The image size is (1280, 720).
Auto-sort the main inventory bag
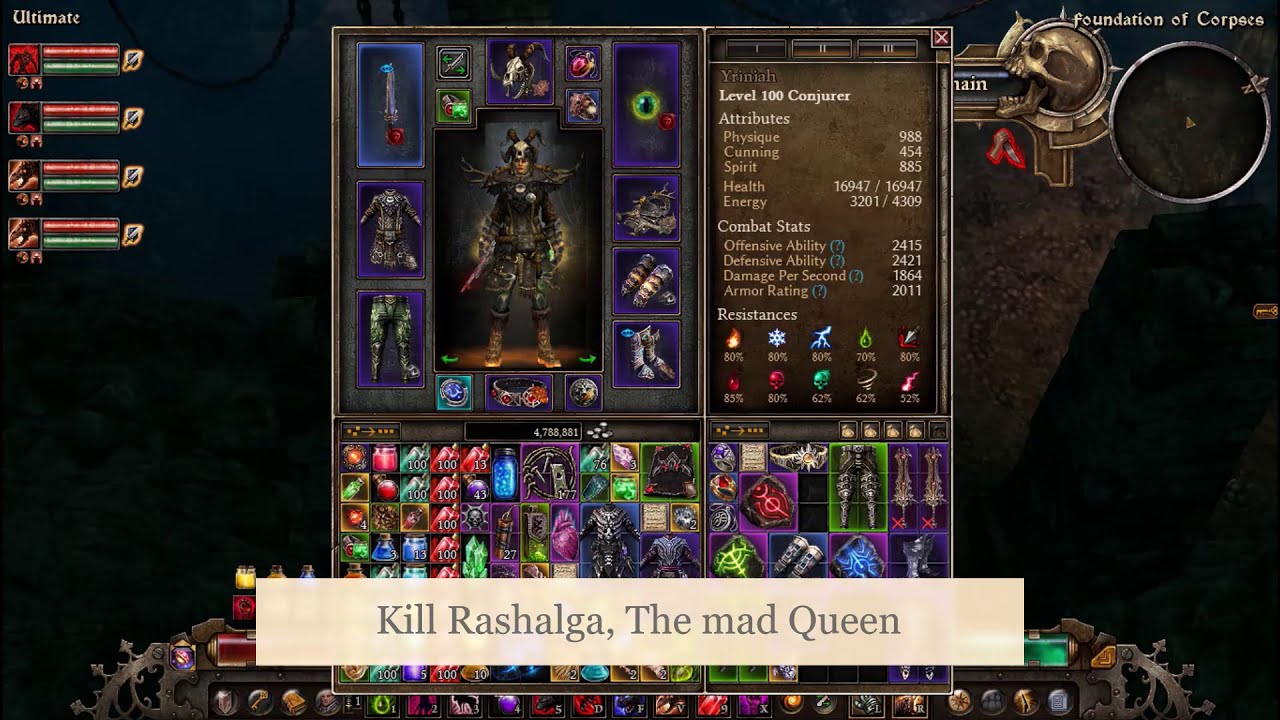[371, 432]
